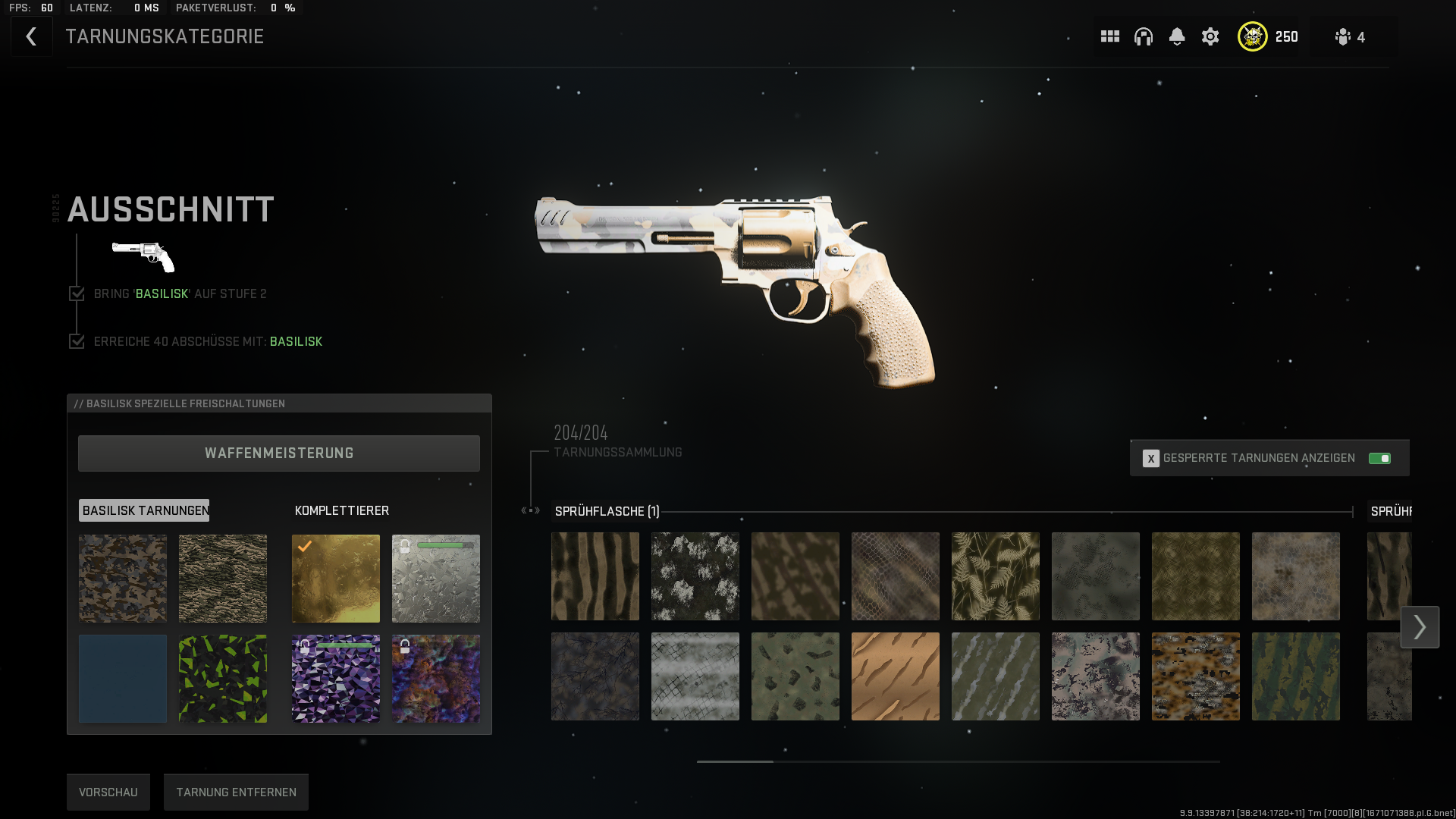The image size is (1456, 819).
Task: Select the gold camo swatch
Action: [x=336, y=579]
